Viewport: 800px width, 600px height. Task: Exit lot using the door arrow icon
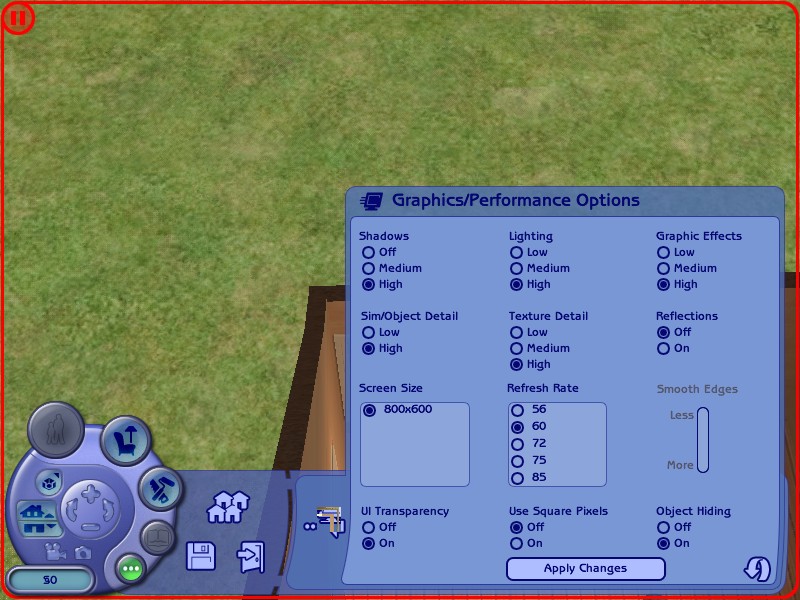pos(250,555)
